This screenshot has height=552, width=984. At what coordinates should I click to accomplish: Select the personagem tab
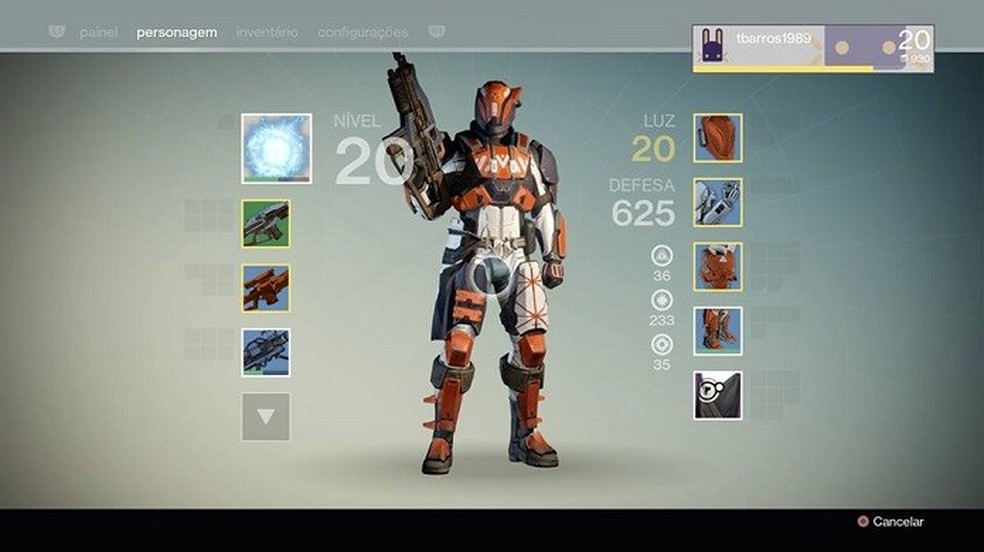(x=176, y=32)
